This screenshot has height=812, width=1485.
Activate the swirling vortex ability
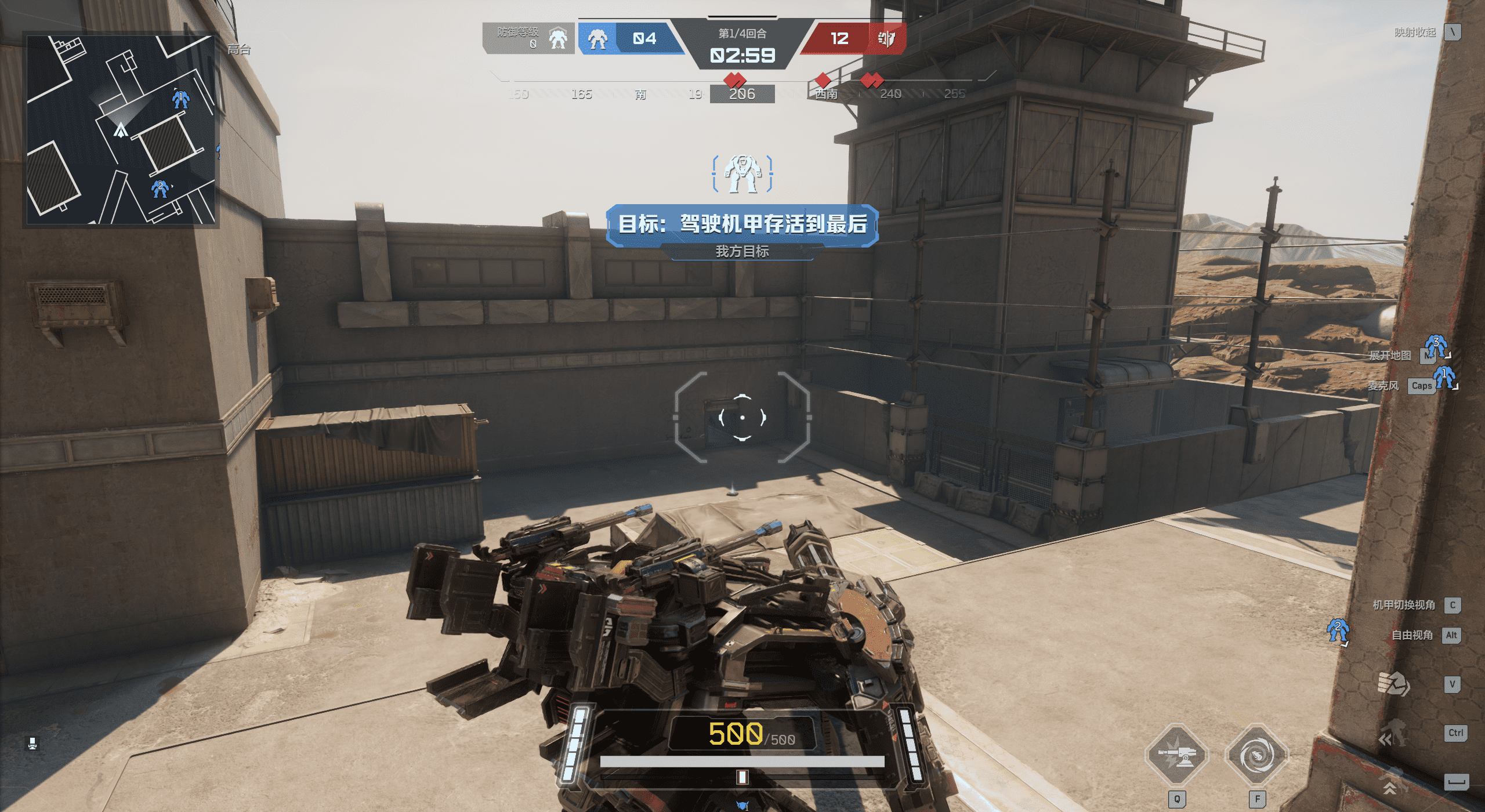pos(1256,755)
